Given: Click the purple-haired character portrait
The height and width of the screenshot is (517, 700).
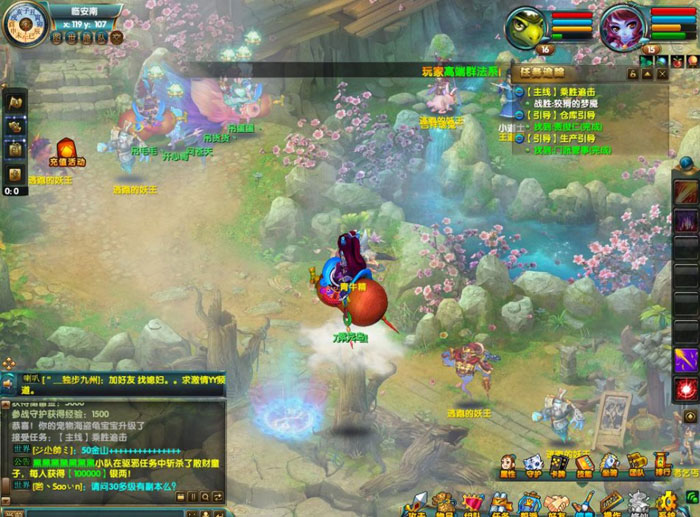Looking at the screenshot, I should click(623, 25).
